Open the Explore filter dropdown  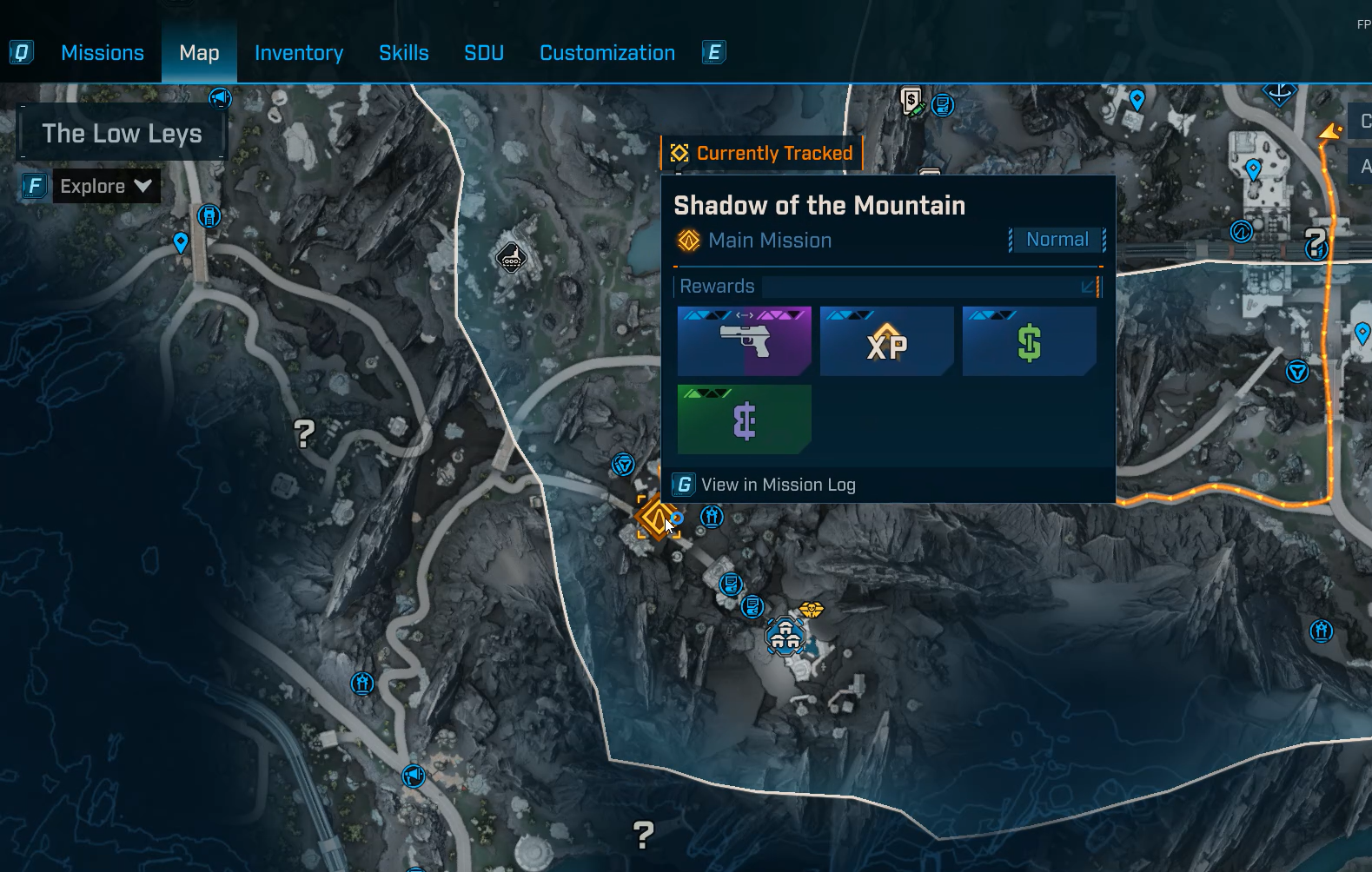pyautogui.click(x=106, y=186)
